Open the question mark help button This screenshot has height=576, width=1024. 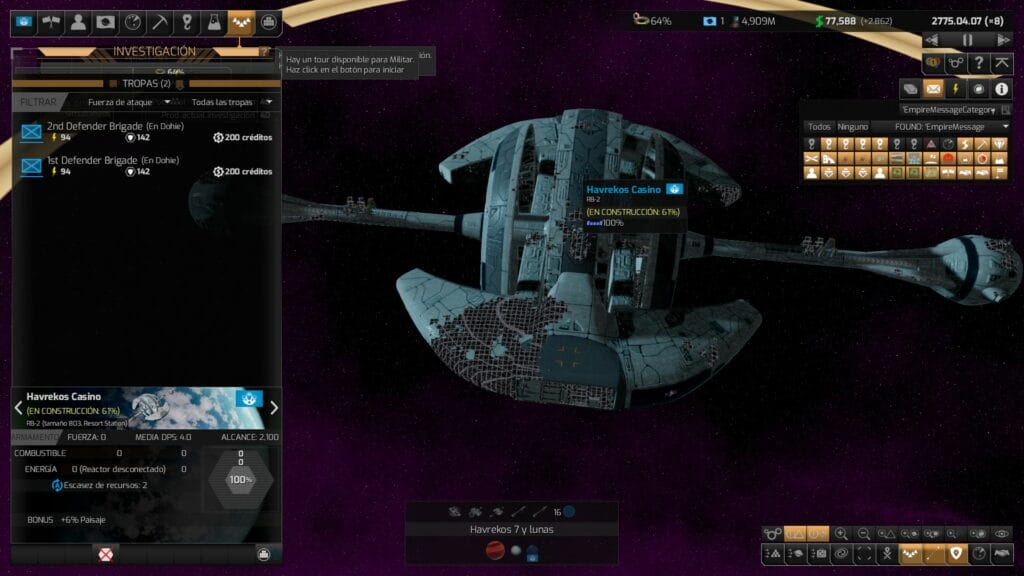(979, 62)
